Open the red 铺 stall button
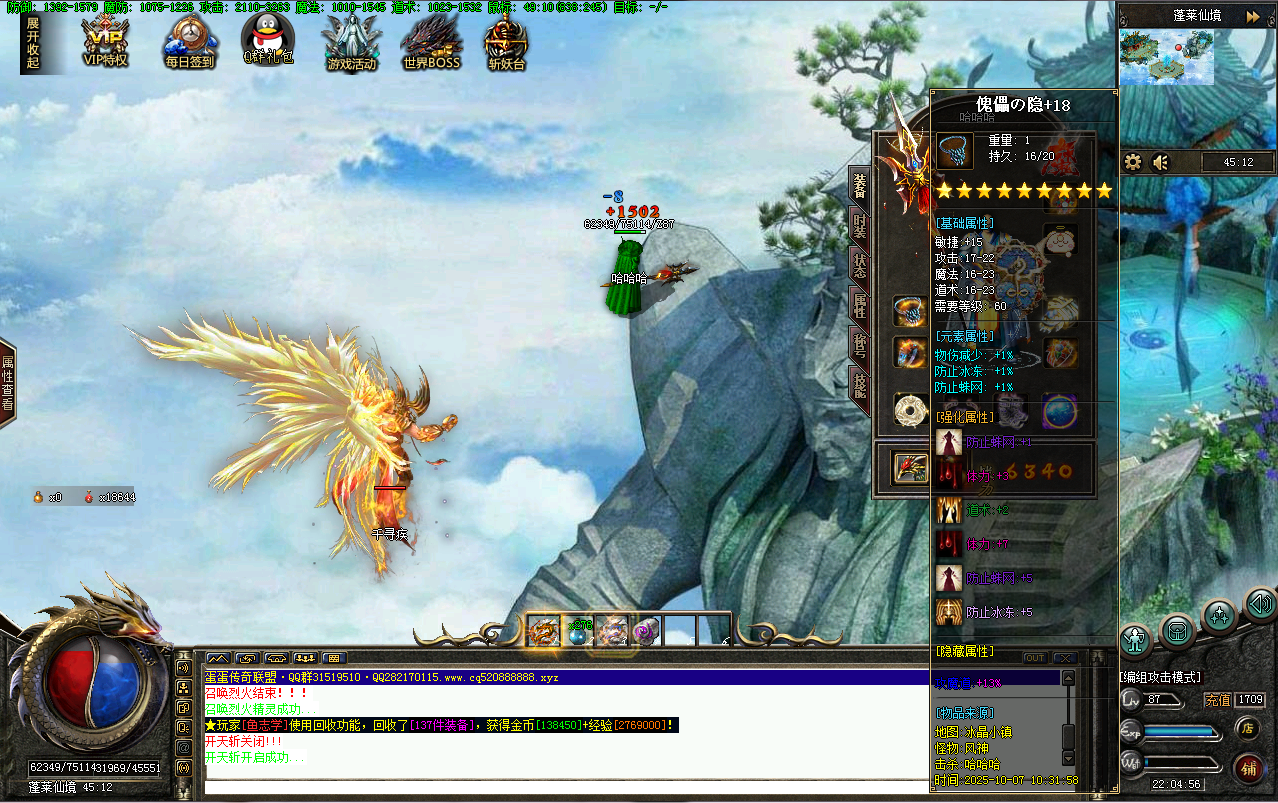This screenshot has height=803, width=1278. coord(1248,768)
